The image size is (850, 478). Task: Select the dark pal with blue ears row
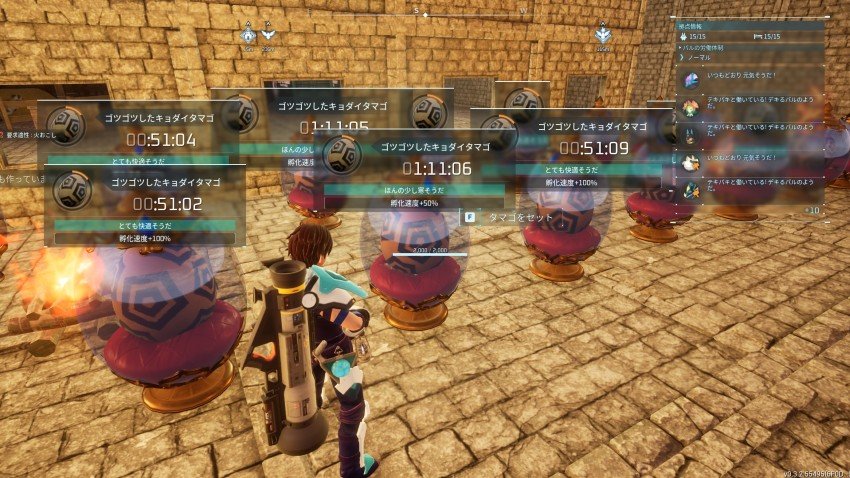pyautogui.click(x=750, y=133)
